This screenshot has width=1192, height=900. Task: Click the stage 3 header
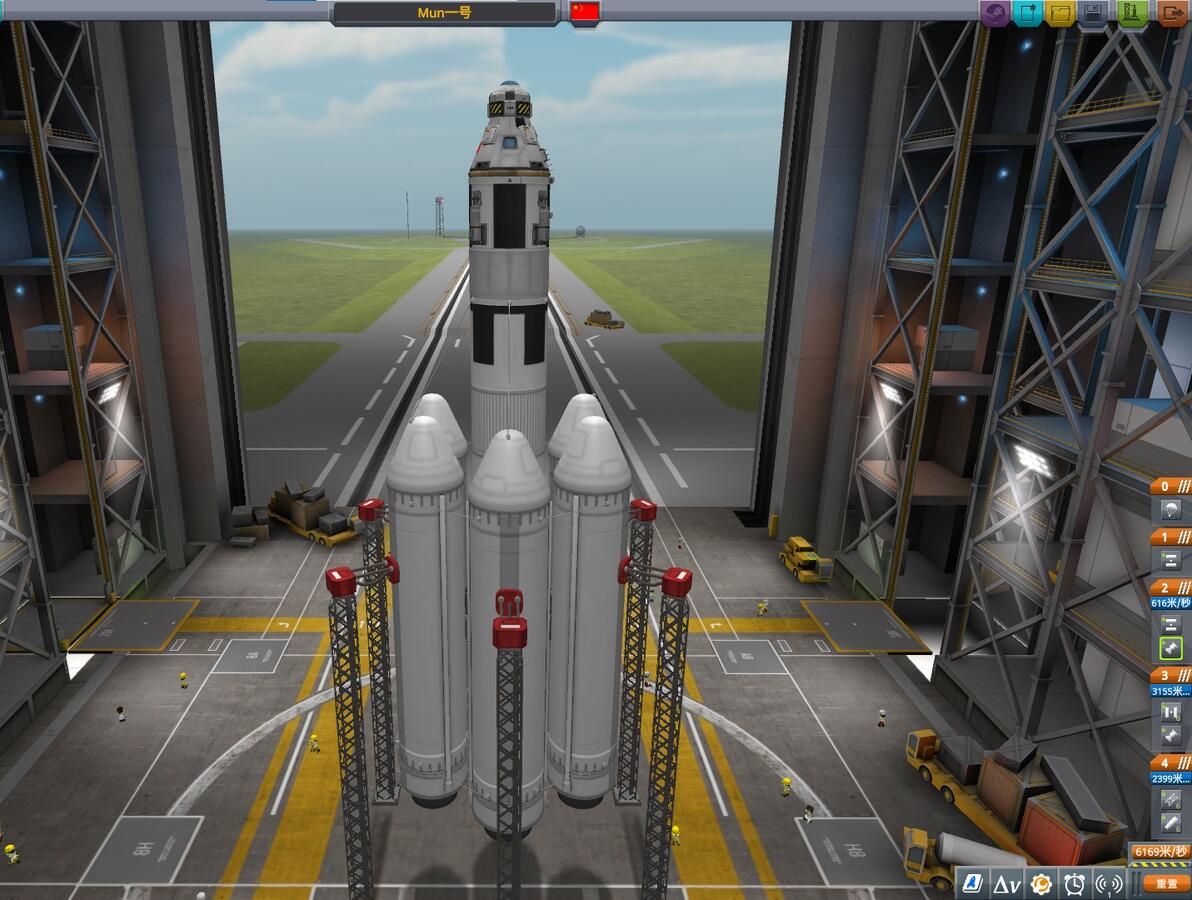pos(1170,675)
